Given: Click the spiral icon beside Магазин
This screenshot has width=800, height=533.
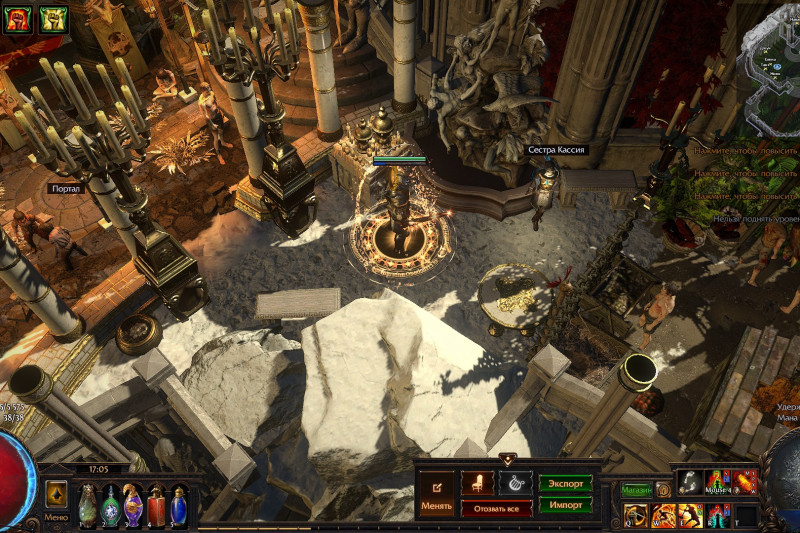Looking at the screenshot, I should tap(663, 490).
